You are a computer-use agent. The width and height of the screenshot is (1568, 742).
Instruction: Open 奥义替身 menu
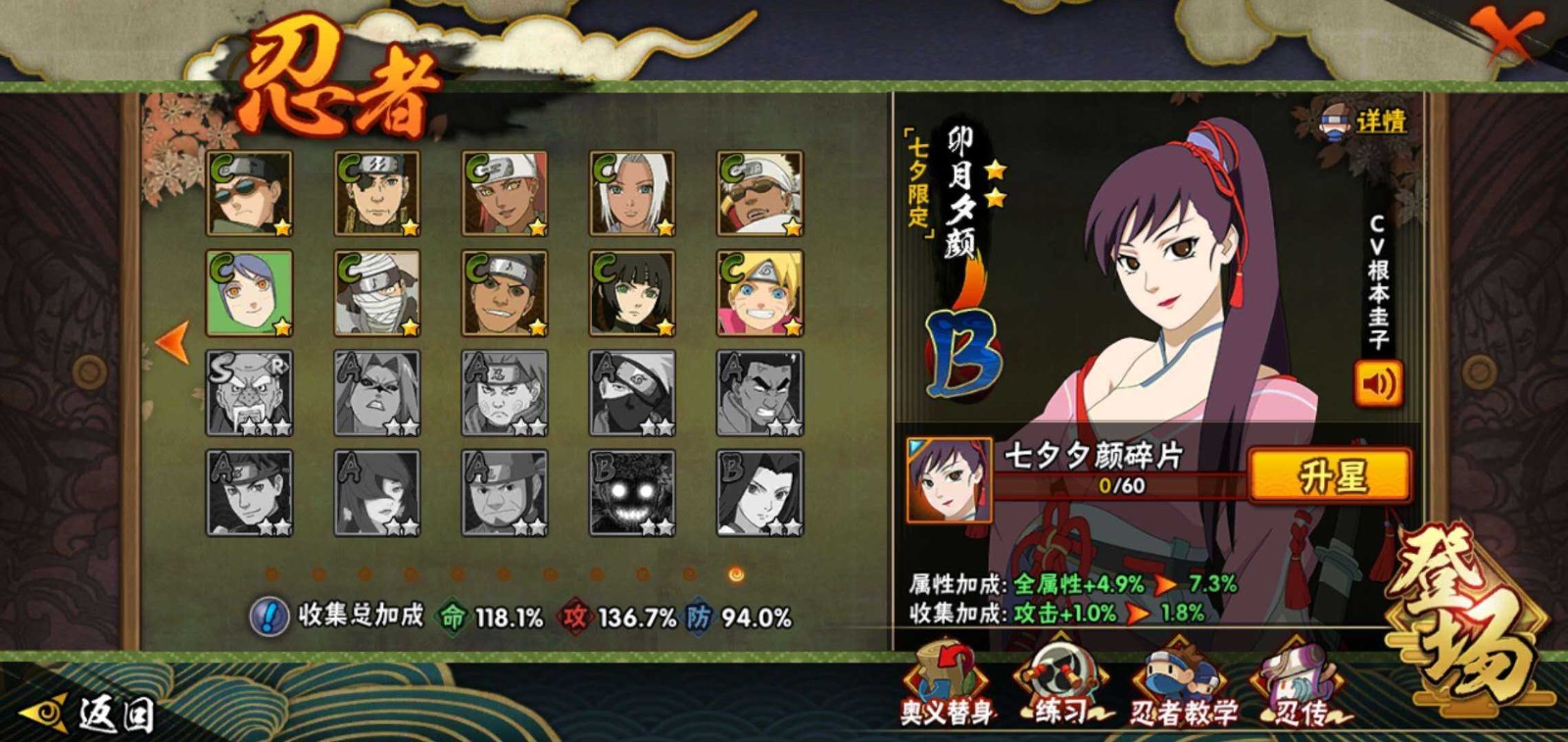click(947, 686)
